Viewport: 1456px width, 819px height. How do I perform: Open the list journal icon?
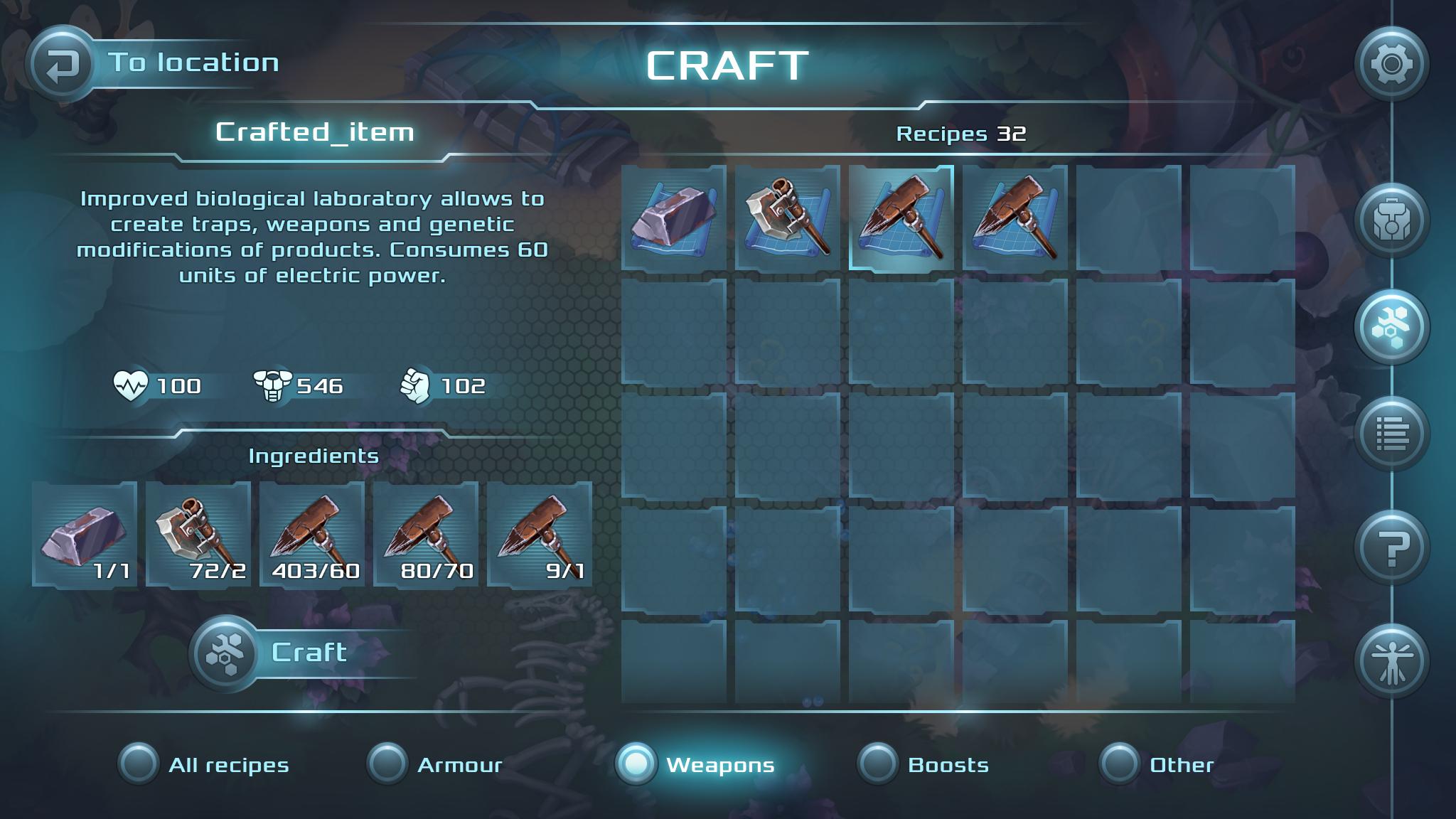(x=1391, y=434)
